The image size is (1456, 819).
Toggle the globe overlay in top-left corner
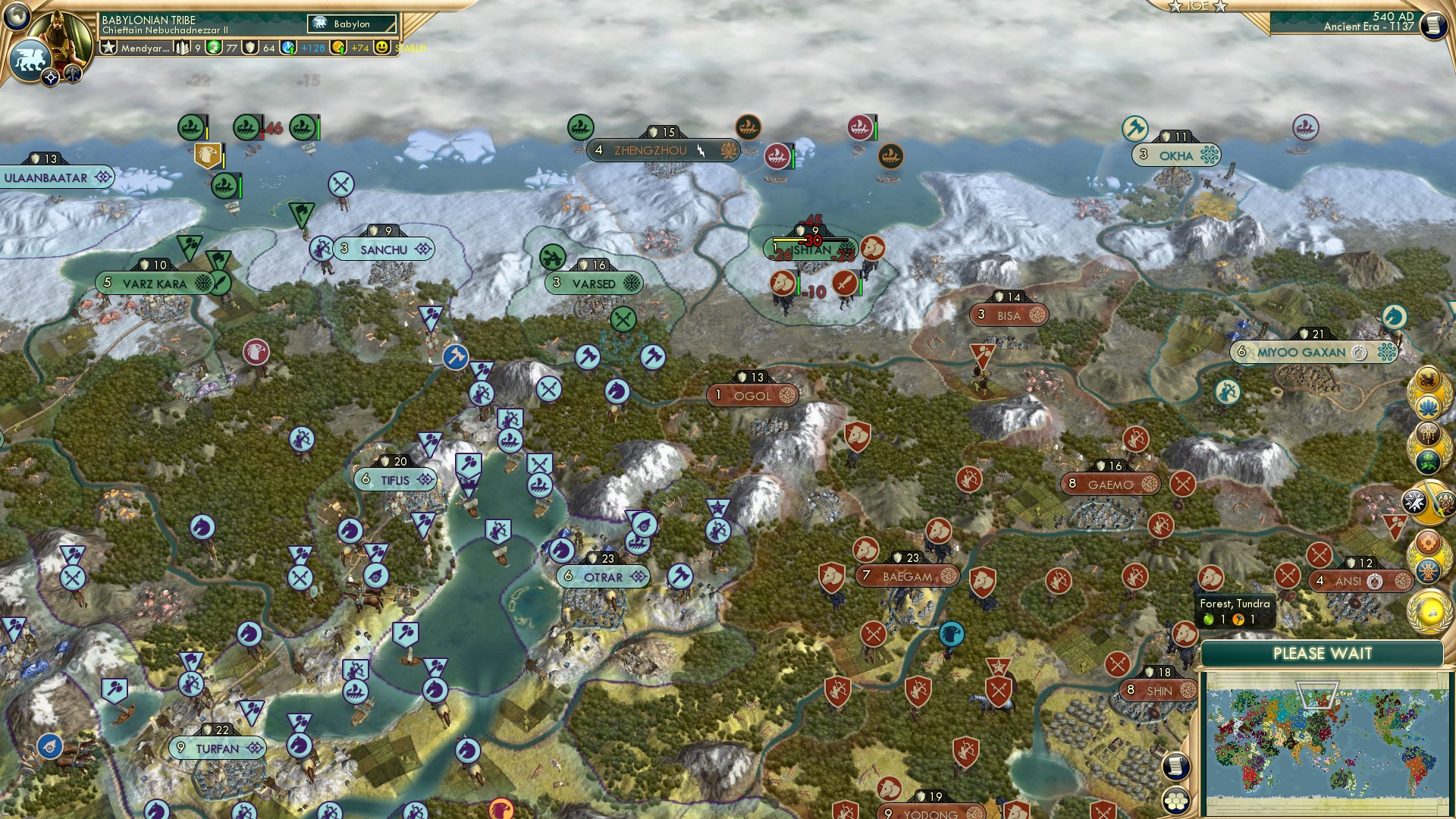[x=16, y=16]
